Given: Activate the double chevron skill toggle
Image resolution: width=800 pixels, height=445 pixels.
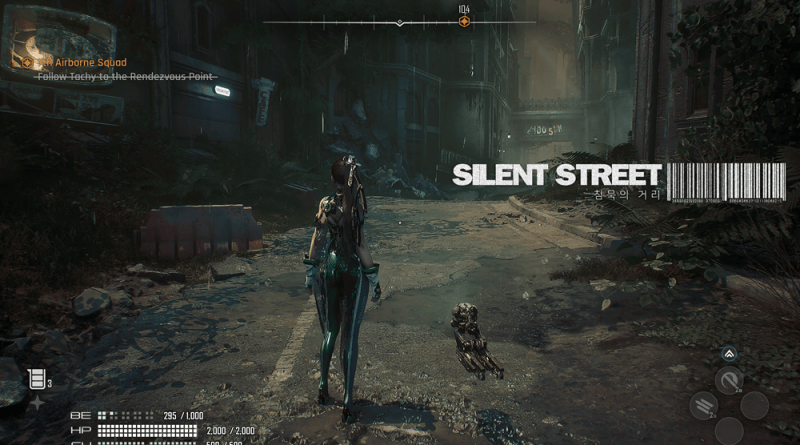Looking at the screenshot, I should click(729, 353).
